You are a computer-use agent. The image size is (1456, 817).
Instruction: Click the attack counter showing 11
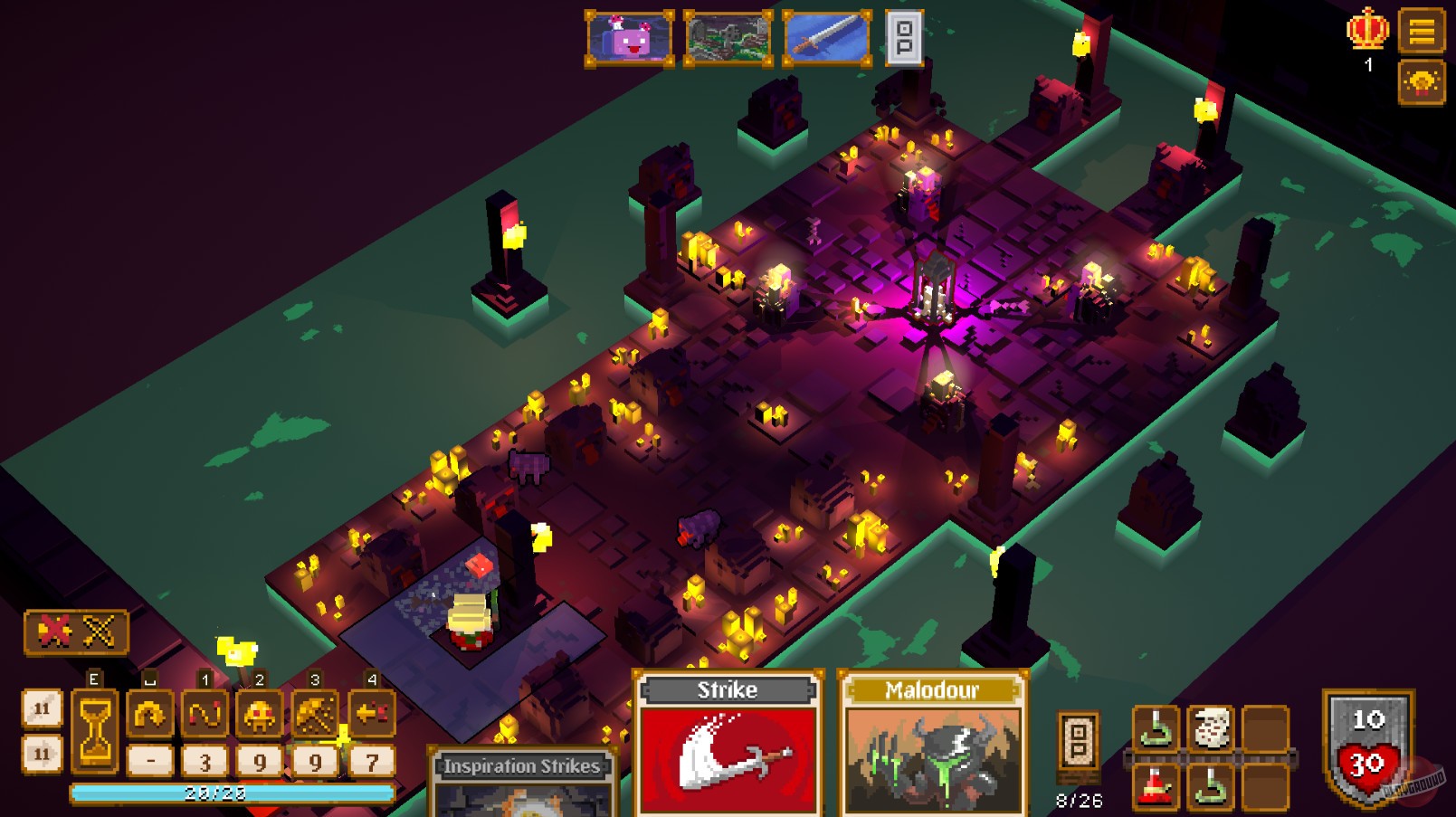pos(43,708)
